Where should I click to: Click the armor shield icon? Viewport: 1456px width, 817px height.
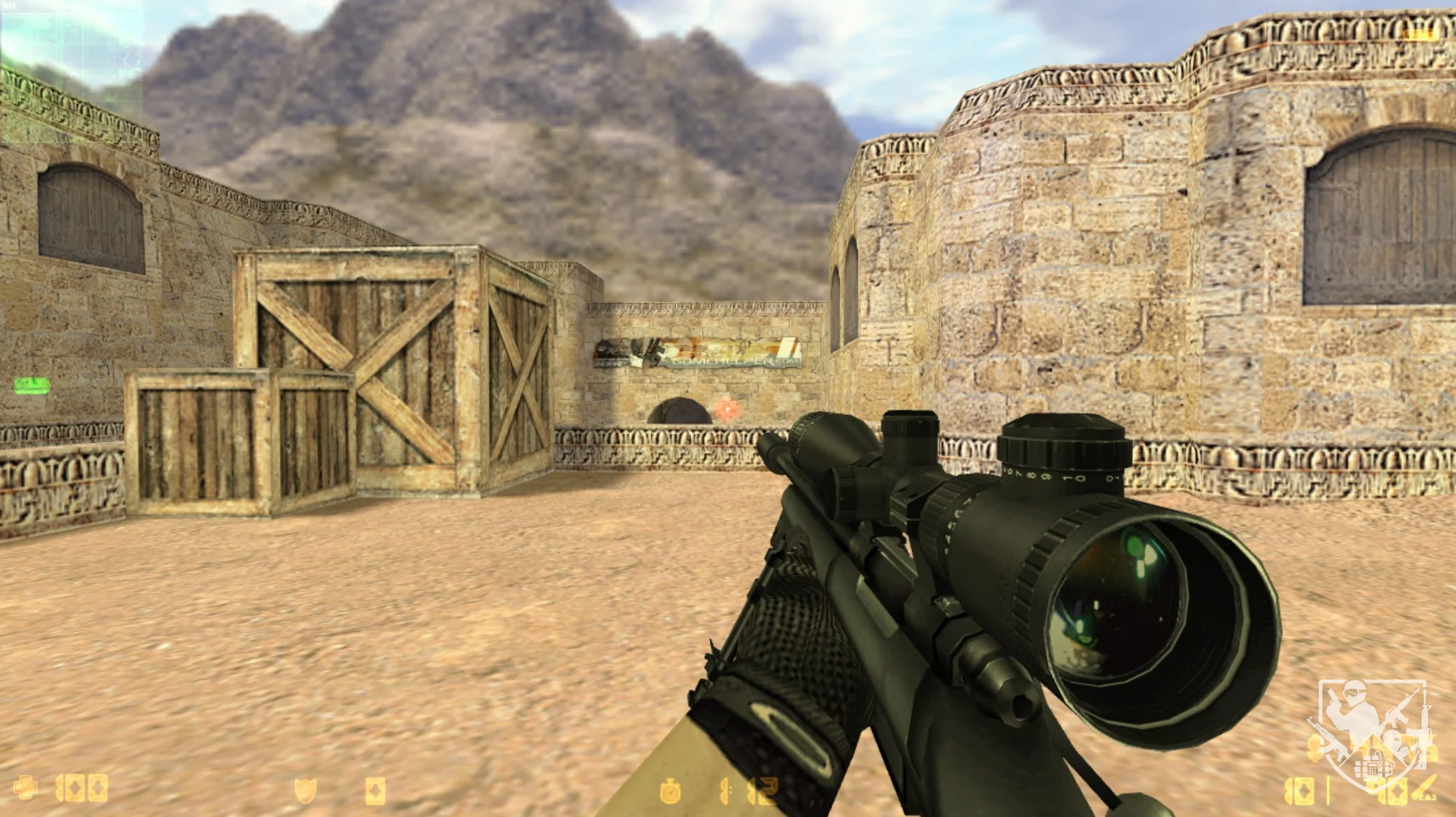305,791
